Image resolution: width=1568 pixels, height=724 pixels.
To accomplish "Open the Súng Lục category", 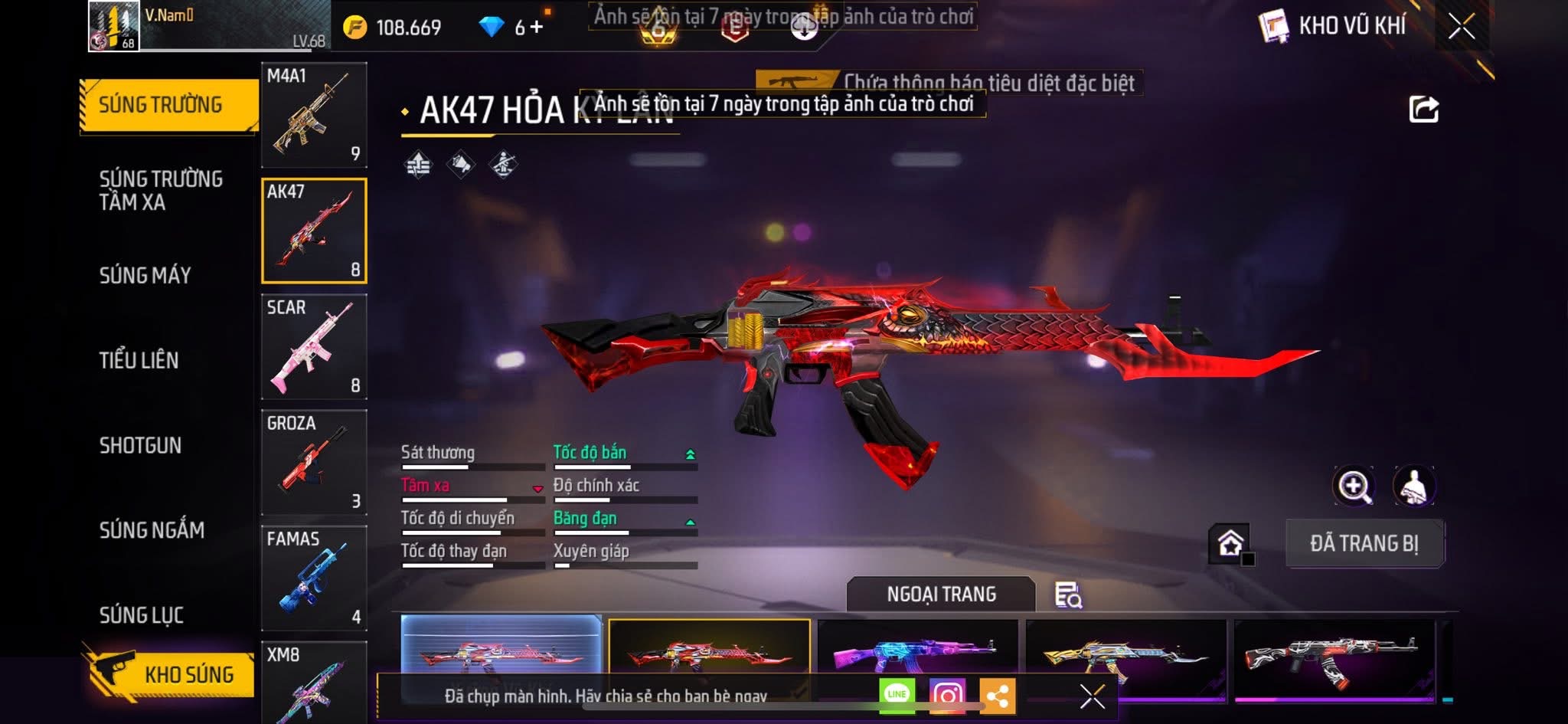I will [142, 615].
